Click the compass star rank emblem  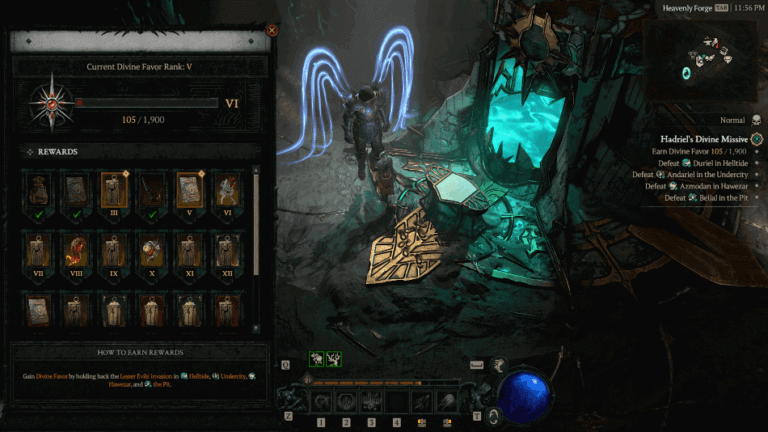tap(47, 102)
